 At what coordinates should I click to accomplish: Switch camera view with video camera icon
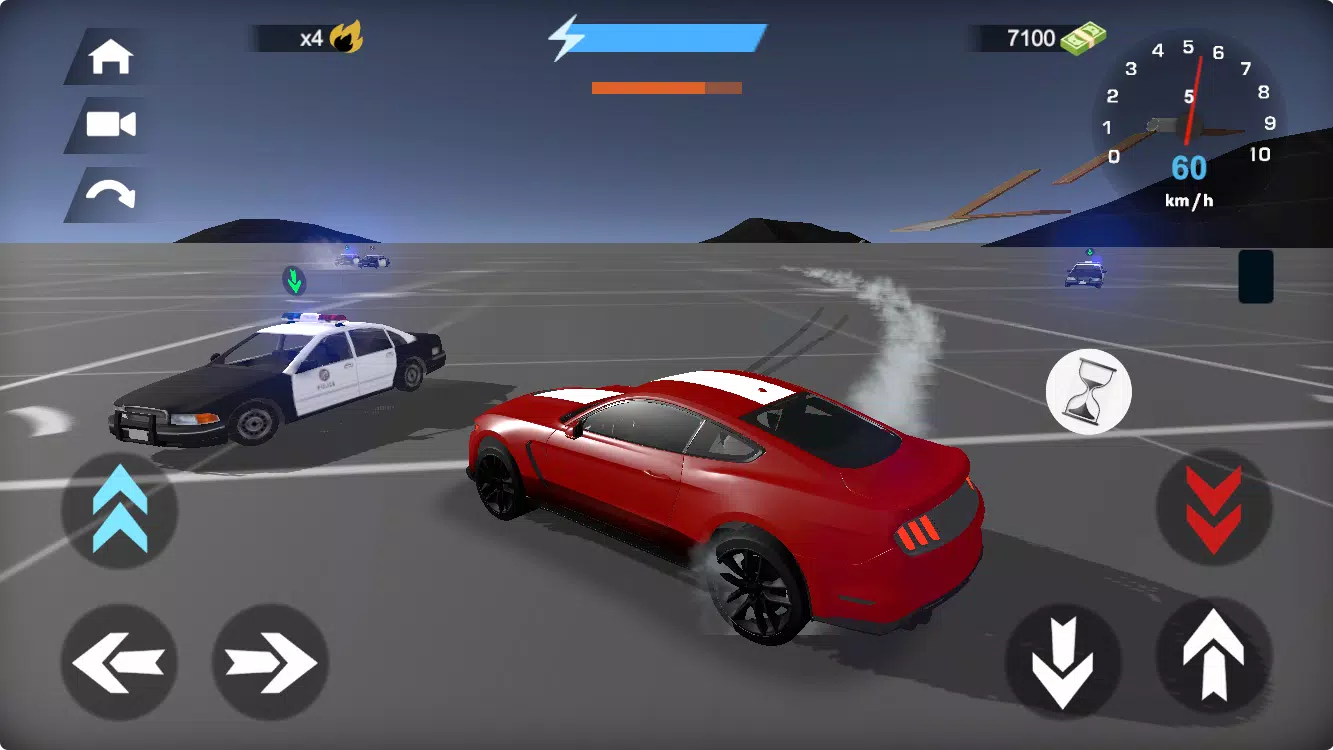click(x=111, y=125)
